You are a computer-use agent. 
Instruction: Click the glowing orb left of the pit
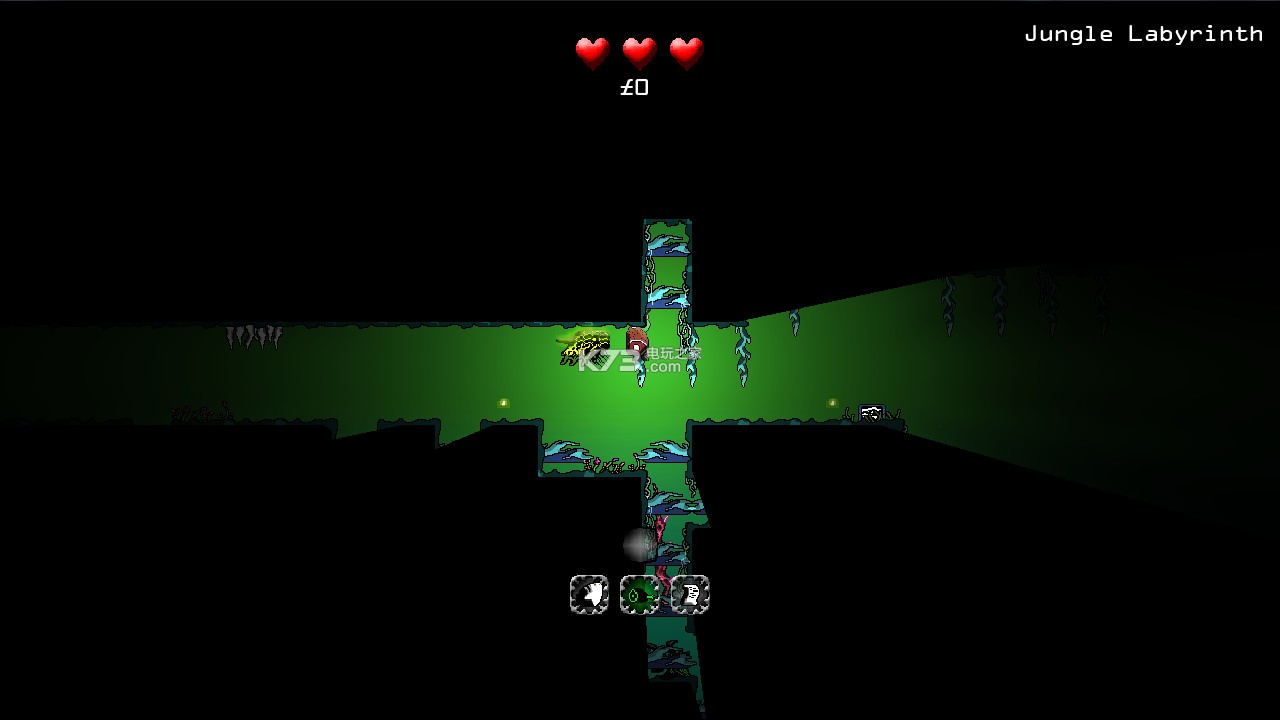click(x=503, y=402)
